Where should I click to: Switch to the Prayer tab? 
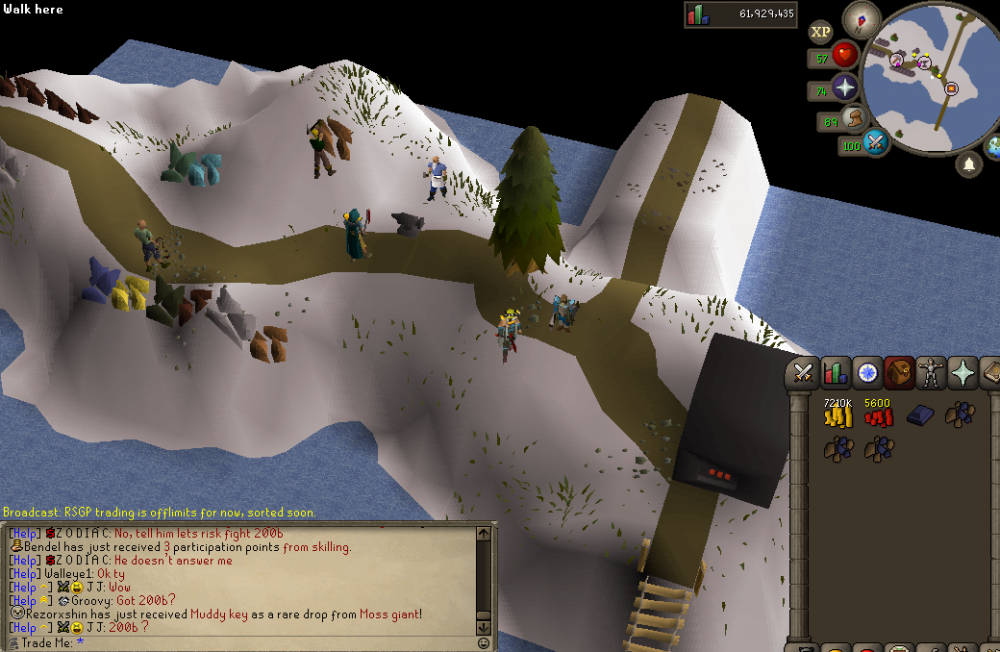coord(963,373)
